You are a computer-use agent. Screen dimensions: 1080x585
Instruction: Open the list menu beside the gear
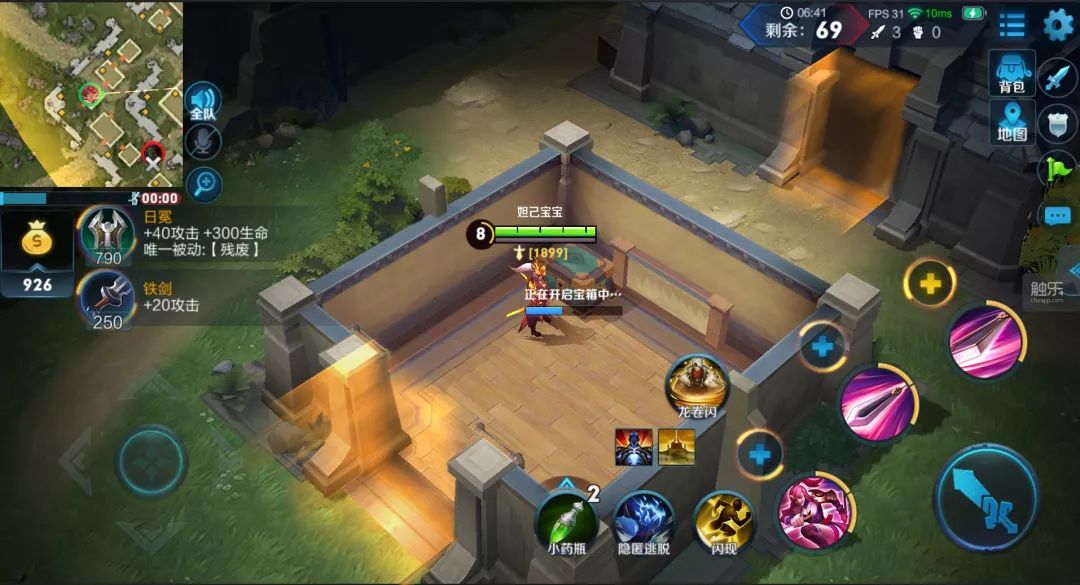tap(1012, 25)
